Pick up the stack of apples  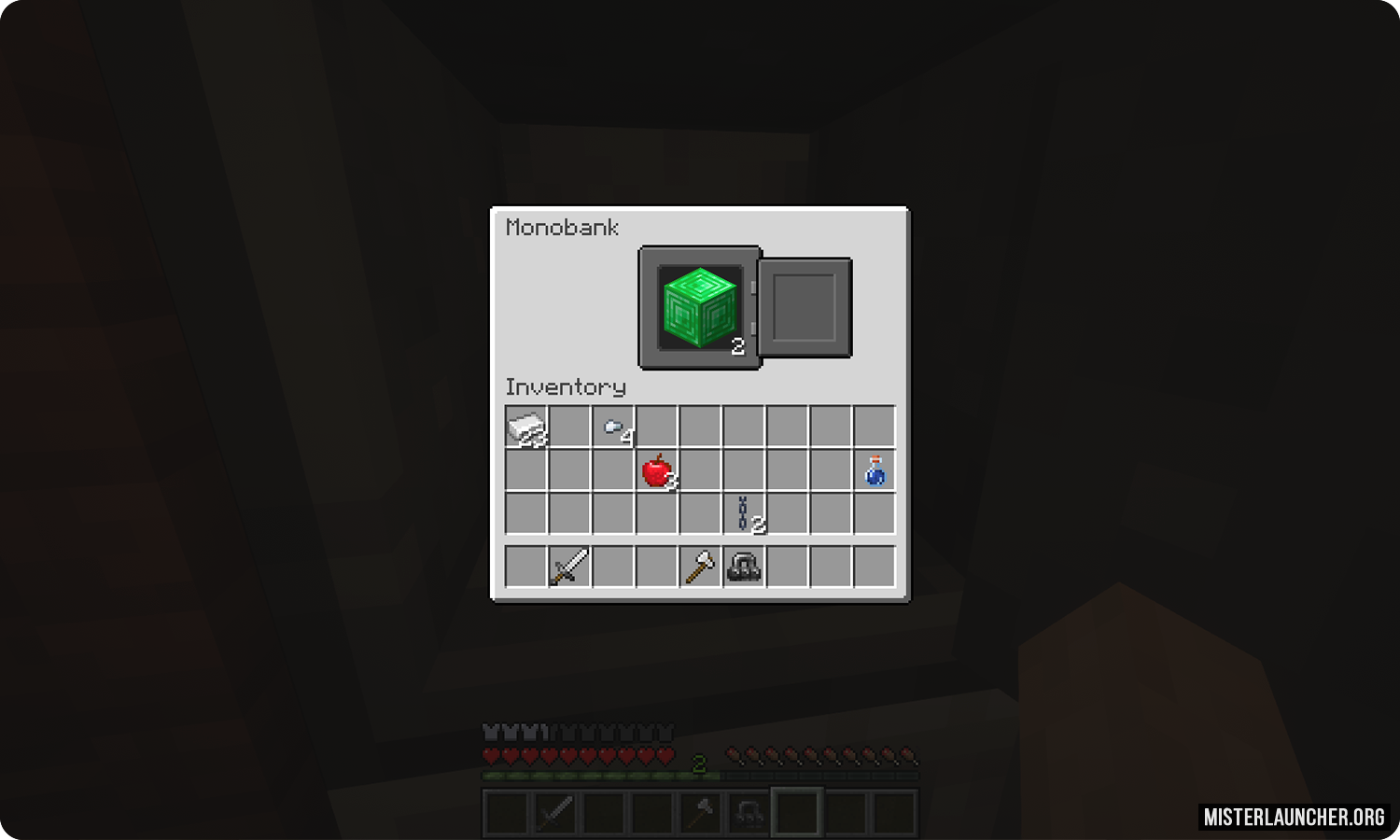(x=656, y=470)
